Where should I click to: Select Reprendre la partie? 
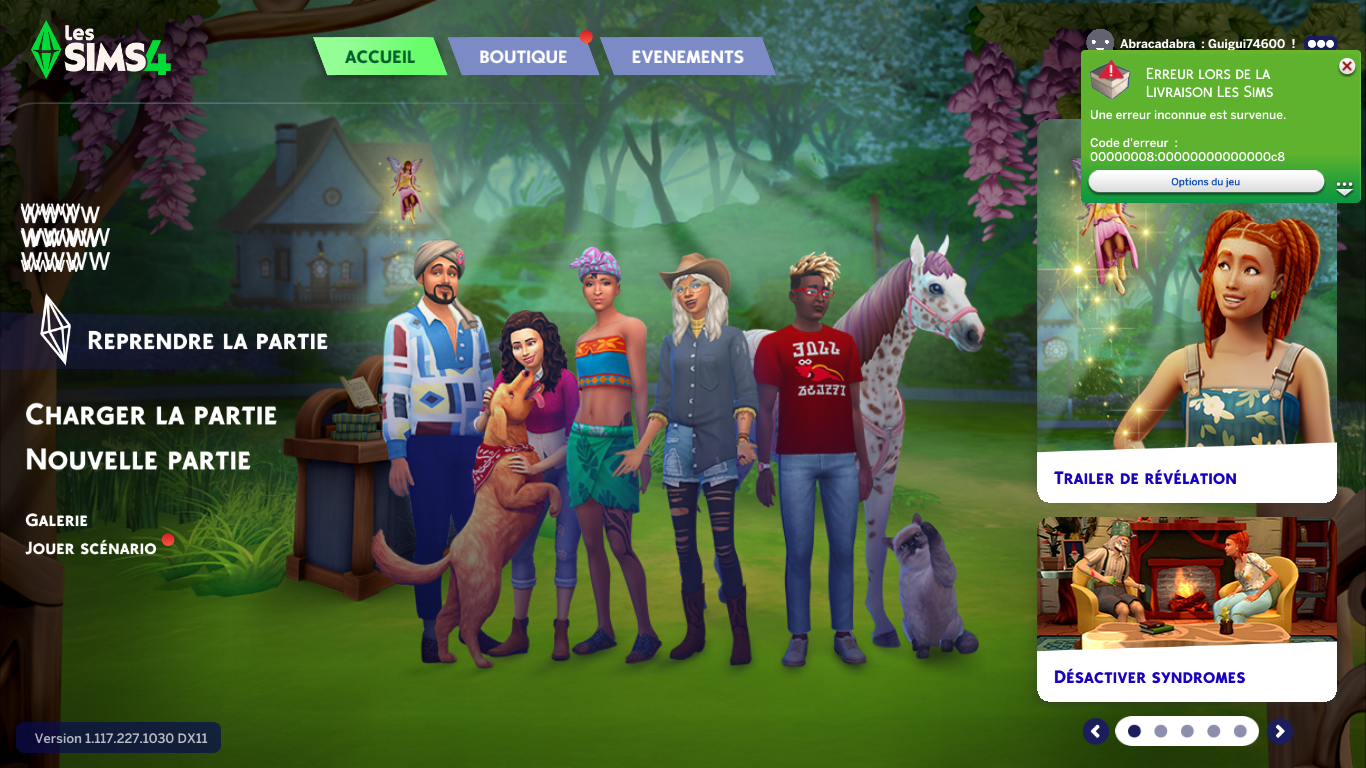pos(207,341)
